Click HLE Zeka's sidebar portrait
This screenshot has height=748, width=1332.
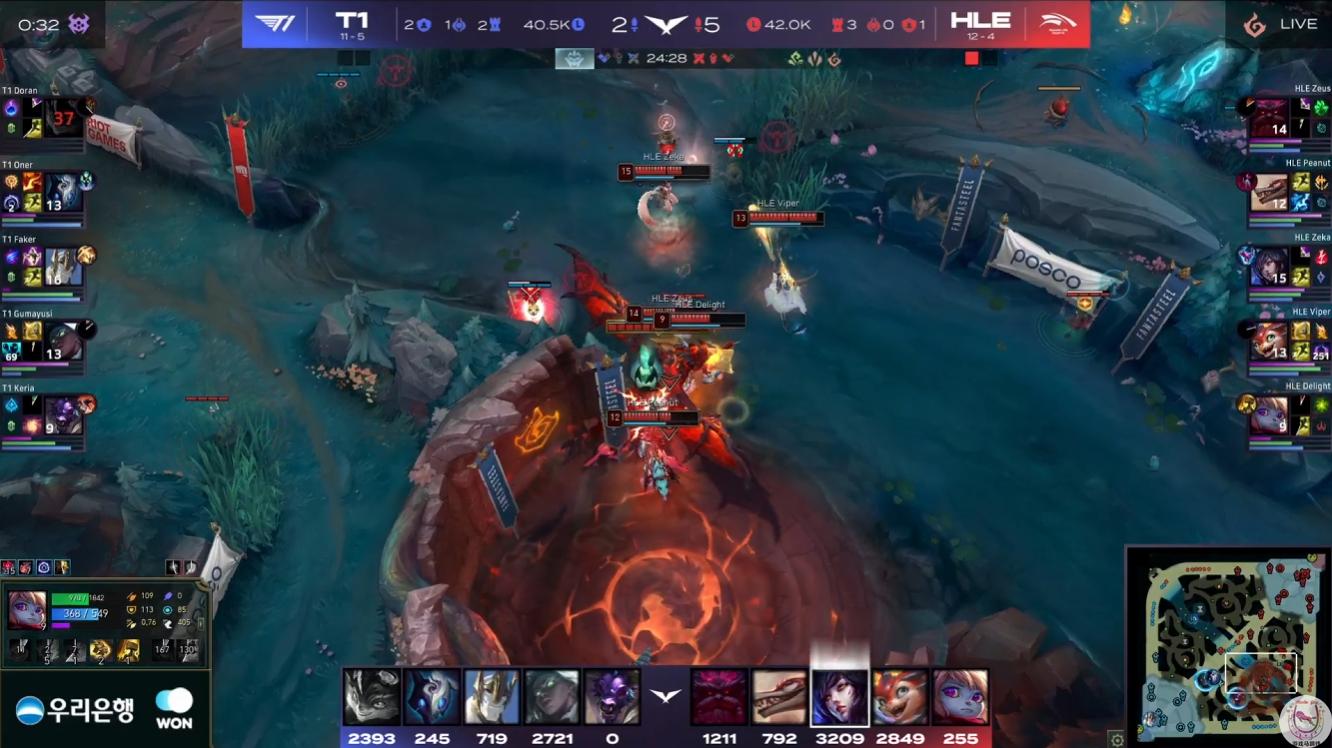(x=1268, y=267)
